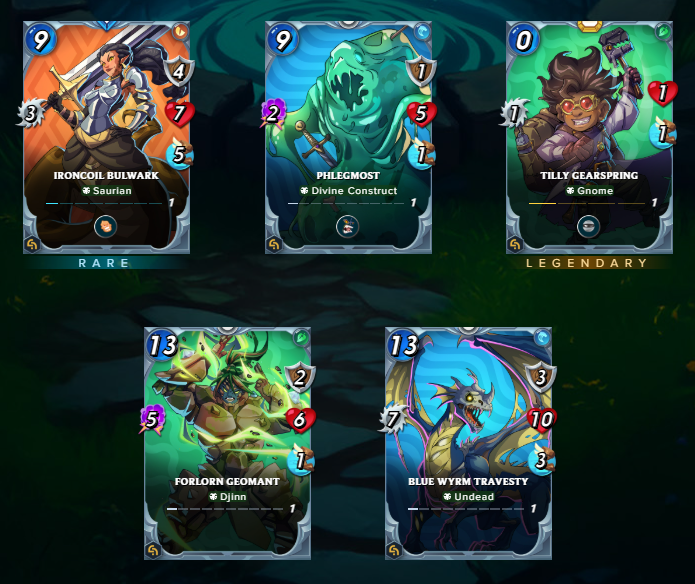Click Ironcoil Bulwark's ability icon

pyautogui.click(x=107, y=226)
